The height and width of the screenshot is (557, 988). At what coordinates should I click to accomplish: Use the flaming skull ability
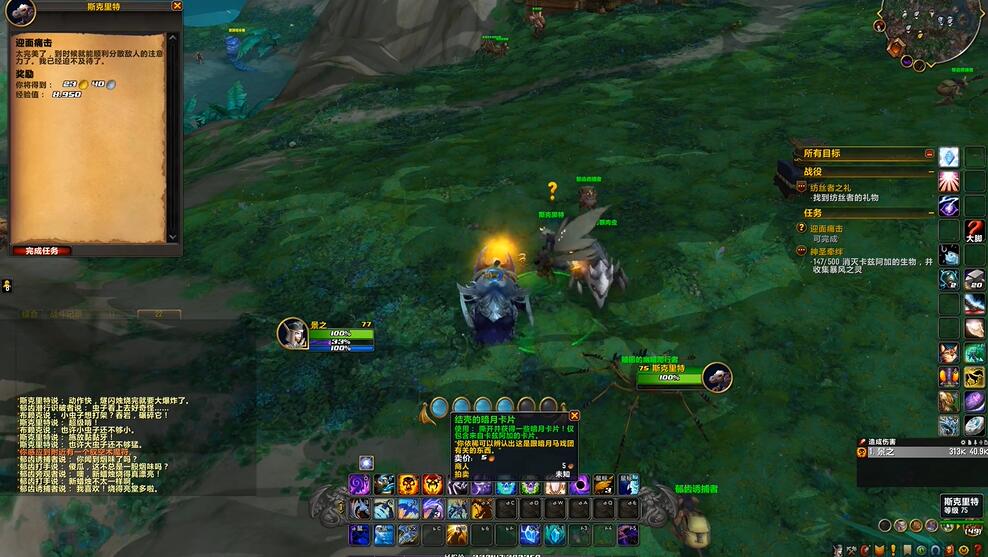pyautogui.click(x=408, y=485)
